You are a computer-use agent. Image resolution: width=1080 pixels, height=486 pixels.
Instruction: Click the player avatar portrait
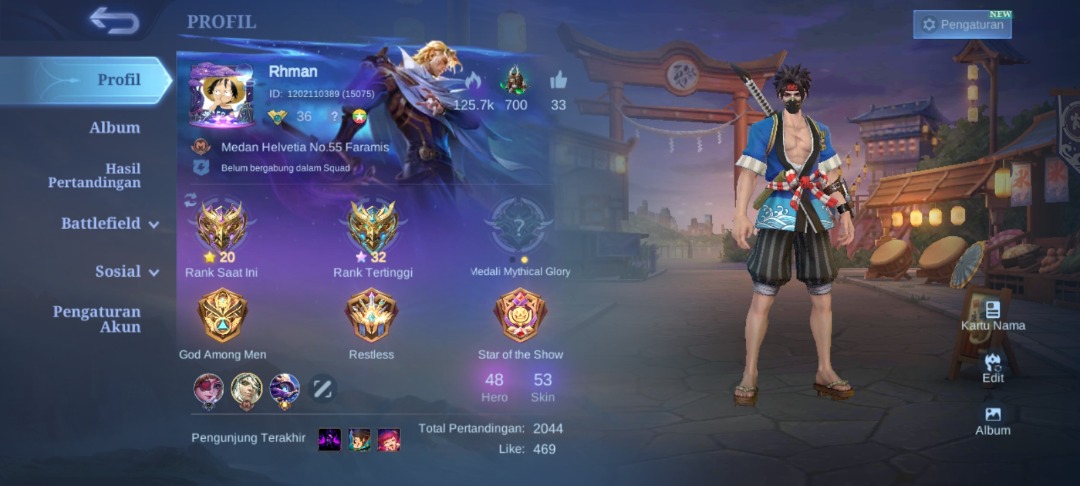click(222, 95)
